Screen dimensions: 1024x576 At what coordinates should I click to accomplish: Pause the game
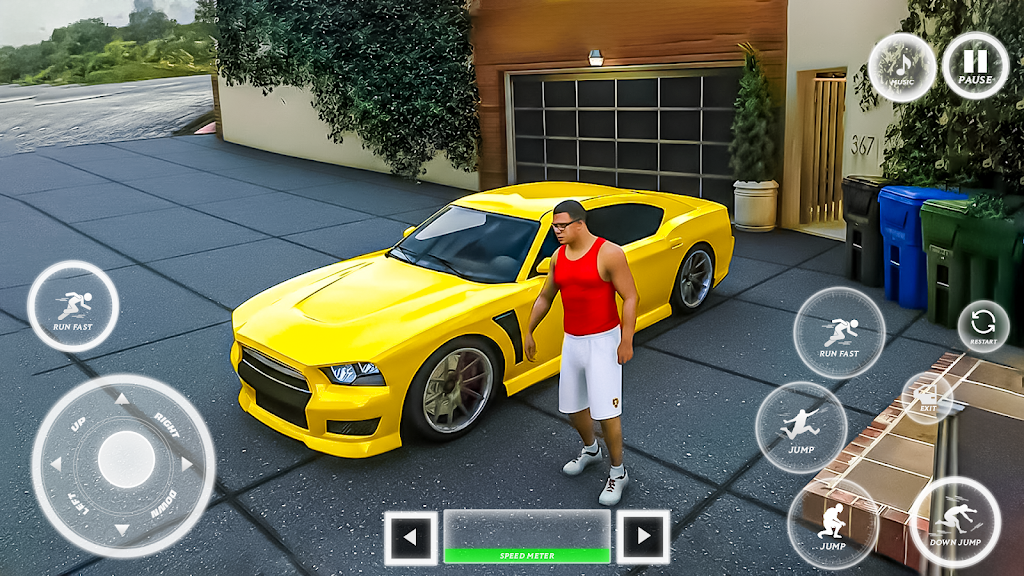(975, 65)
